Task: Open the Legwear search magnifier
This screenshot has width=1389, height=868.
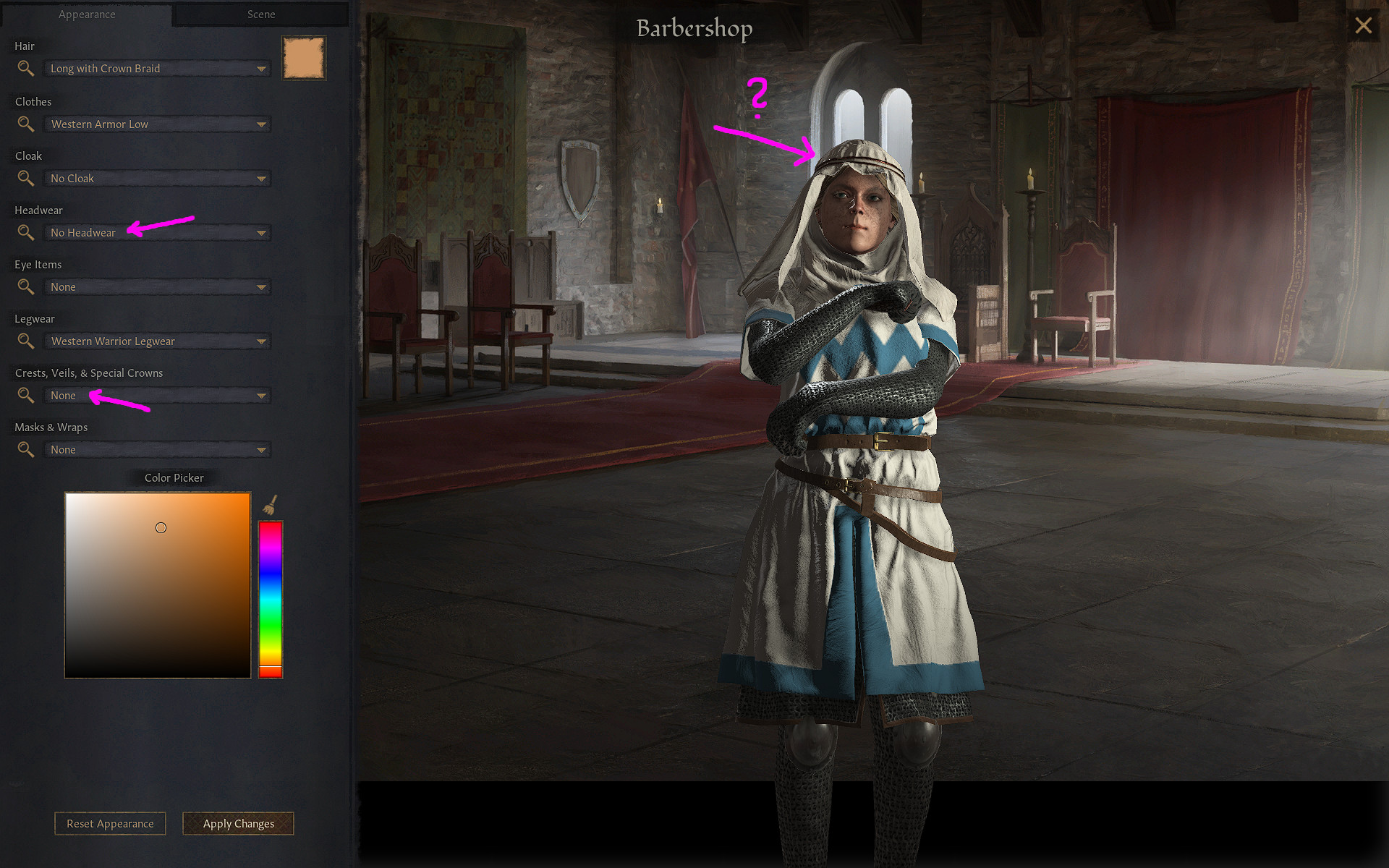Action: pos(25,341)
